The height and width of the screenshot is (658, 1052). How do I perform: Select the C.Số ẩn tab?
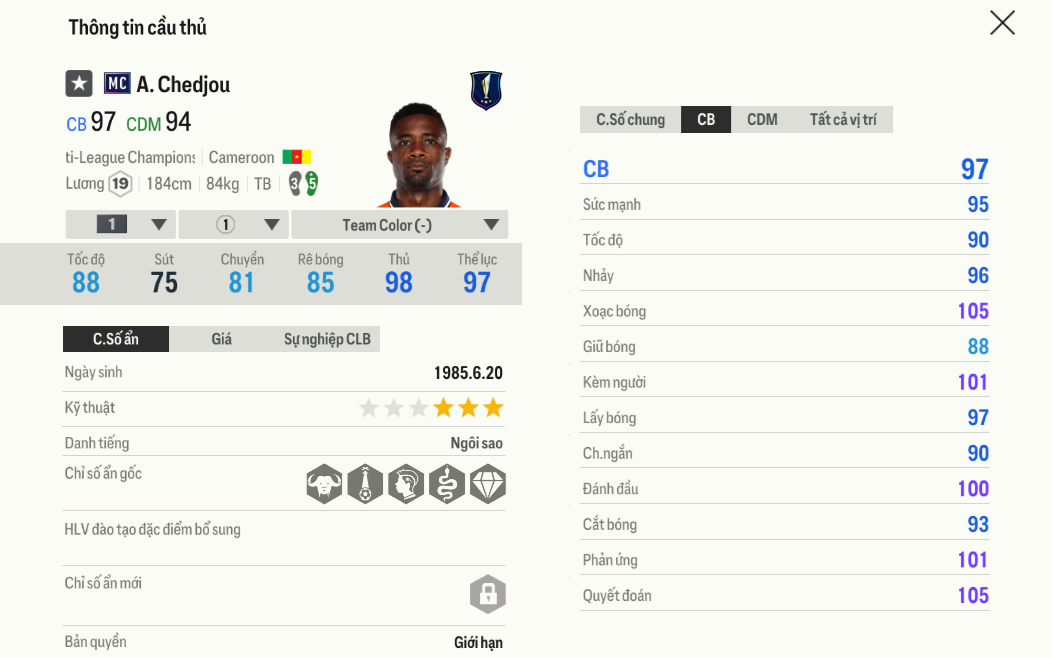[116, 339]
